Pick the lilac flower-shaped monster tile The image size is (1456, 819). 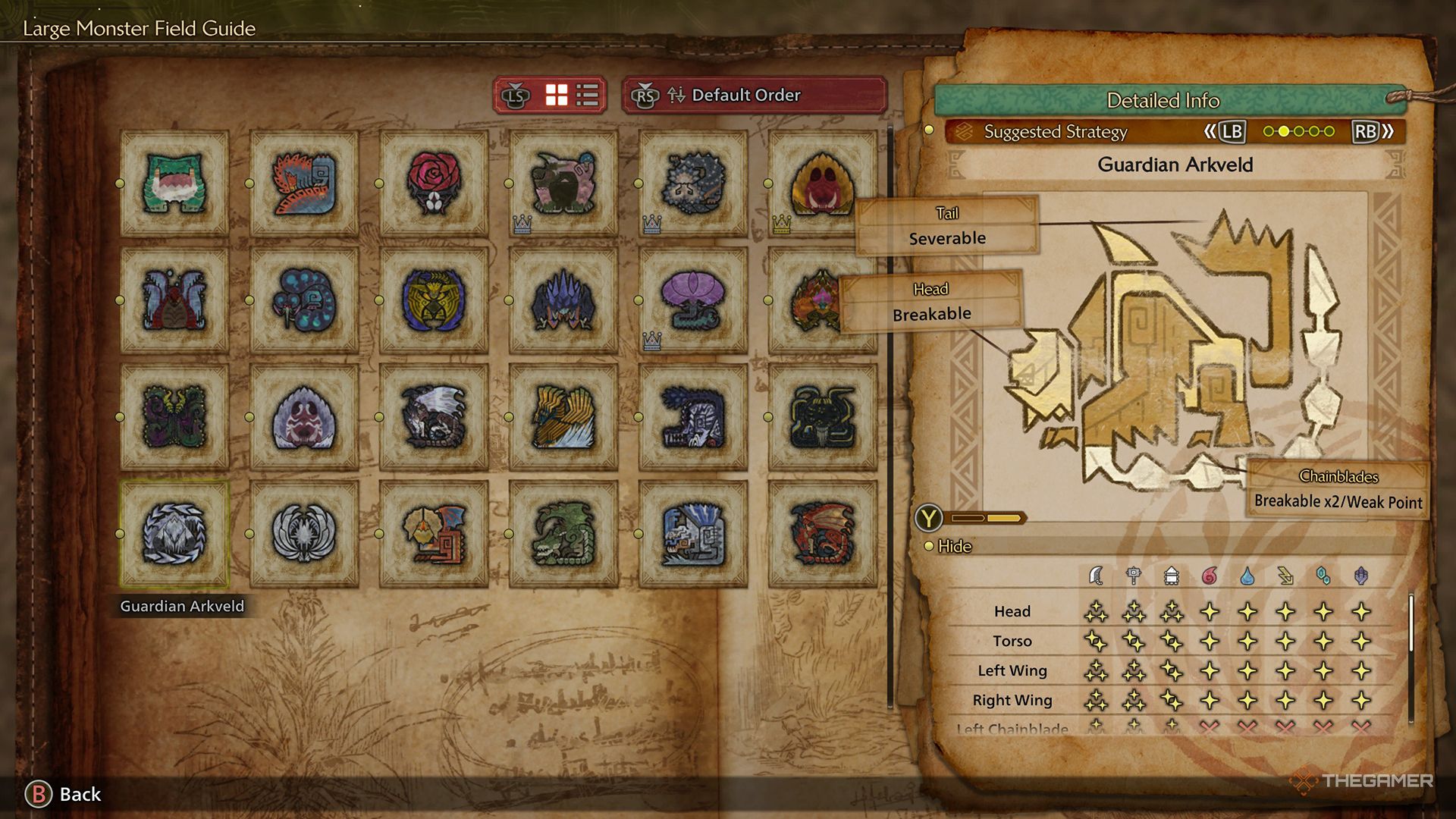tap(693, 300)
